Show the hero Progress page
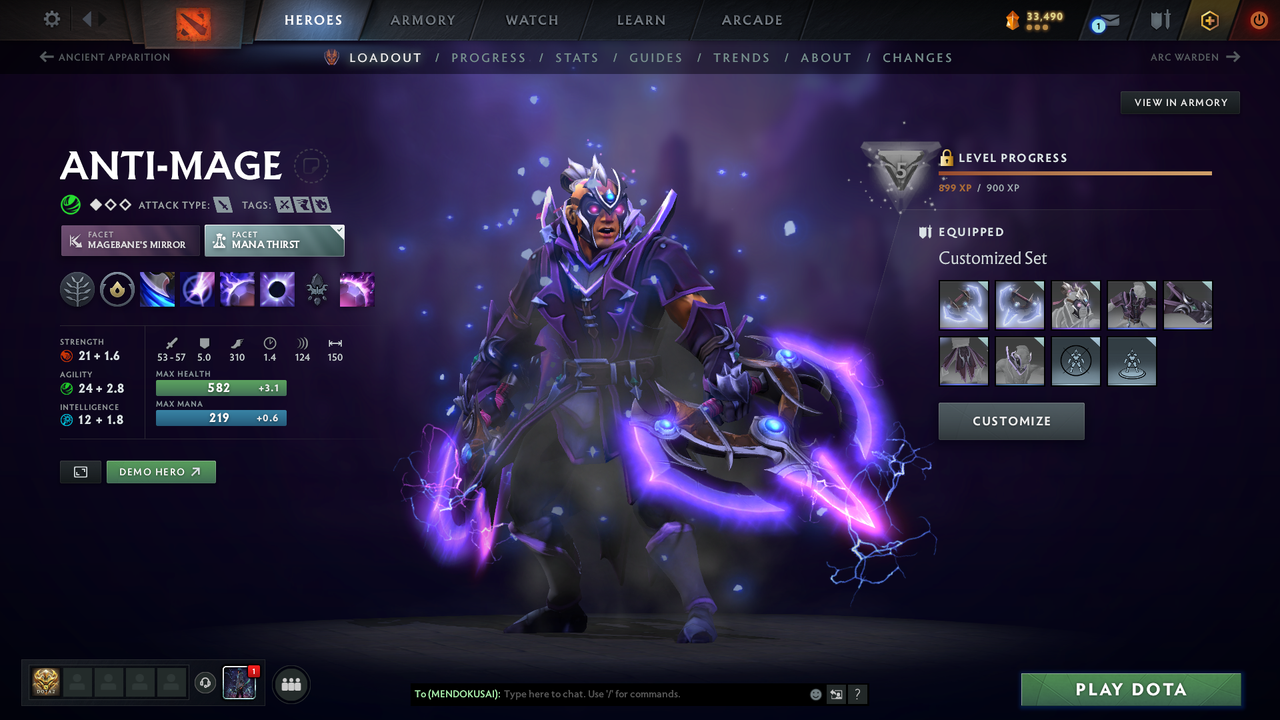Image resolution: width=1280 pixels, height=720 pixels. tap(488, 58)
